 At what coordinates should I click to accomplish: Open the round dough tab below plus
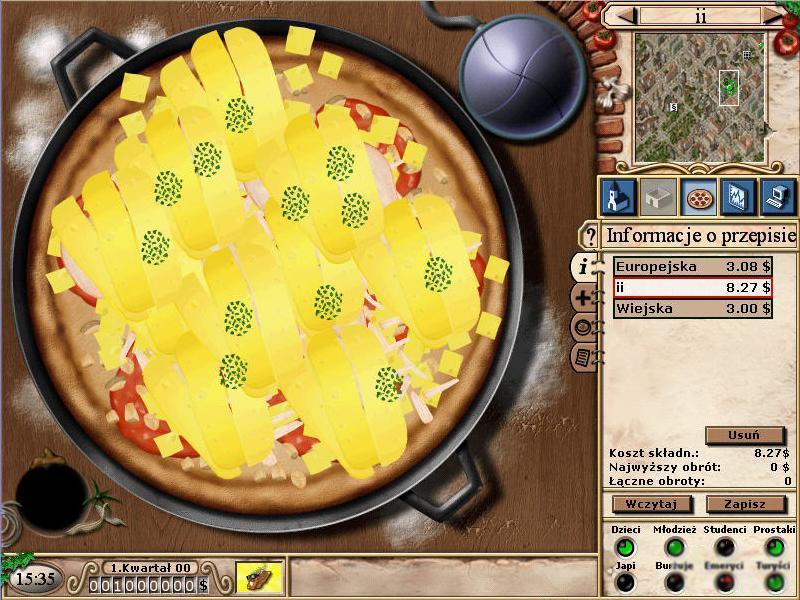point(583,327)
